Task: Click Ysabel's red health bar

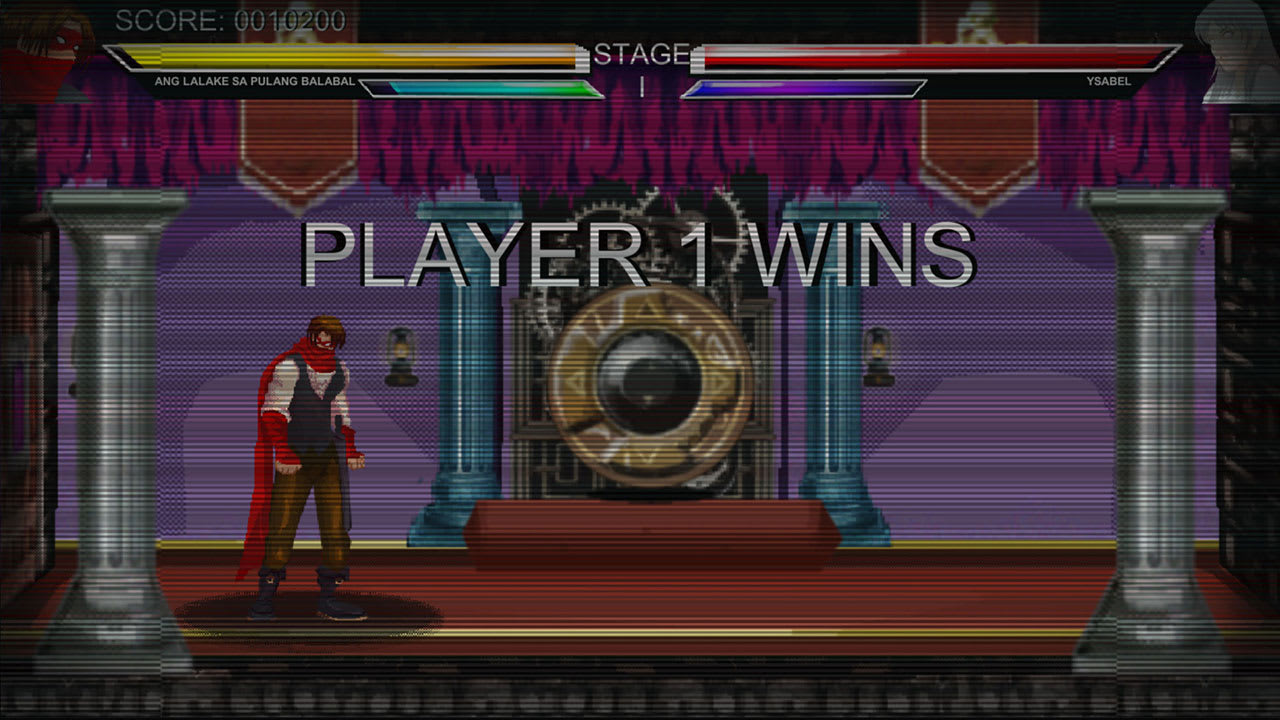Action: click(x=930, y=57)
